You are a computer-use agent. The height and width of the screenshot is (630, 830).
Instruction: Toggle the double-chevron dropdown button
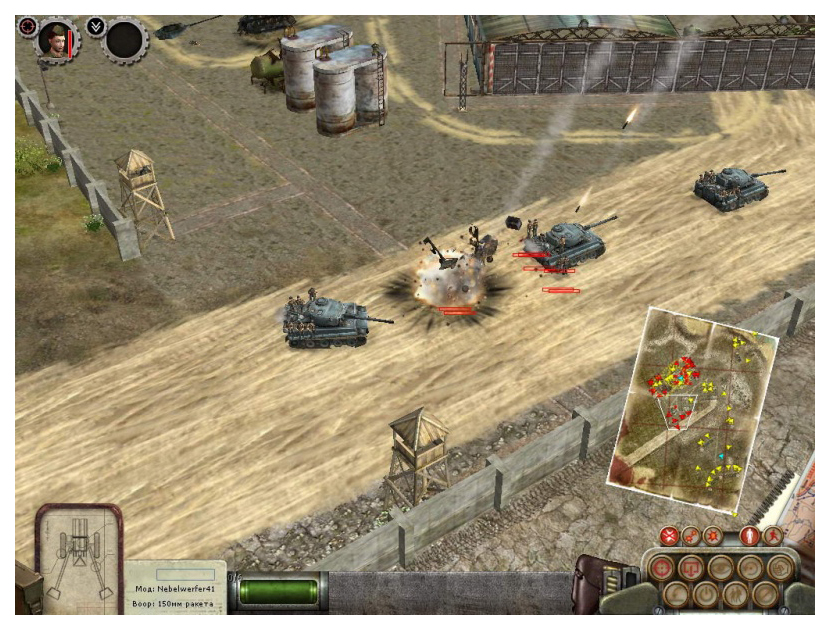(x=95, y=26)
